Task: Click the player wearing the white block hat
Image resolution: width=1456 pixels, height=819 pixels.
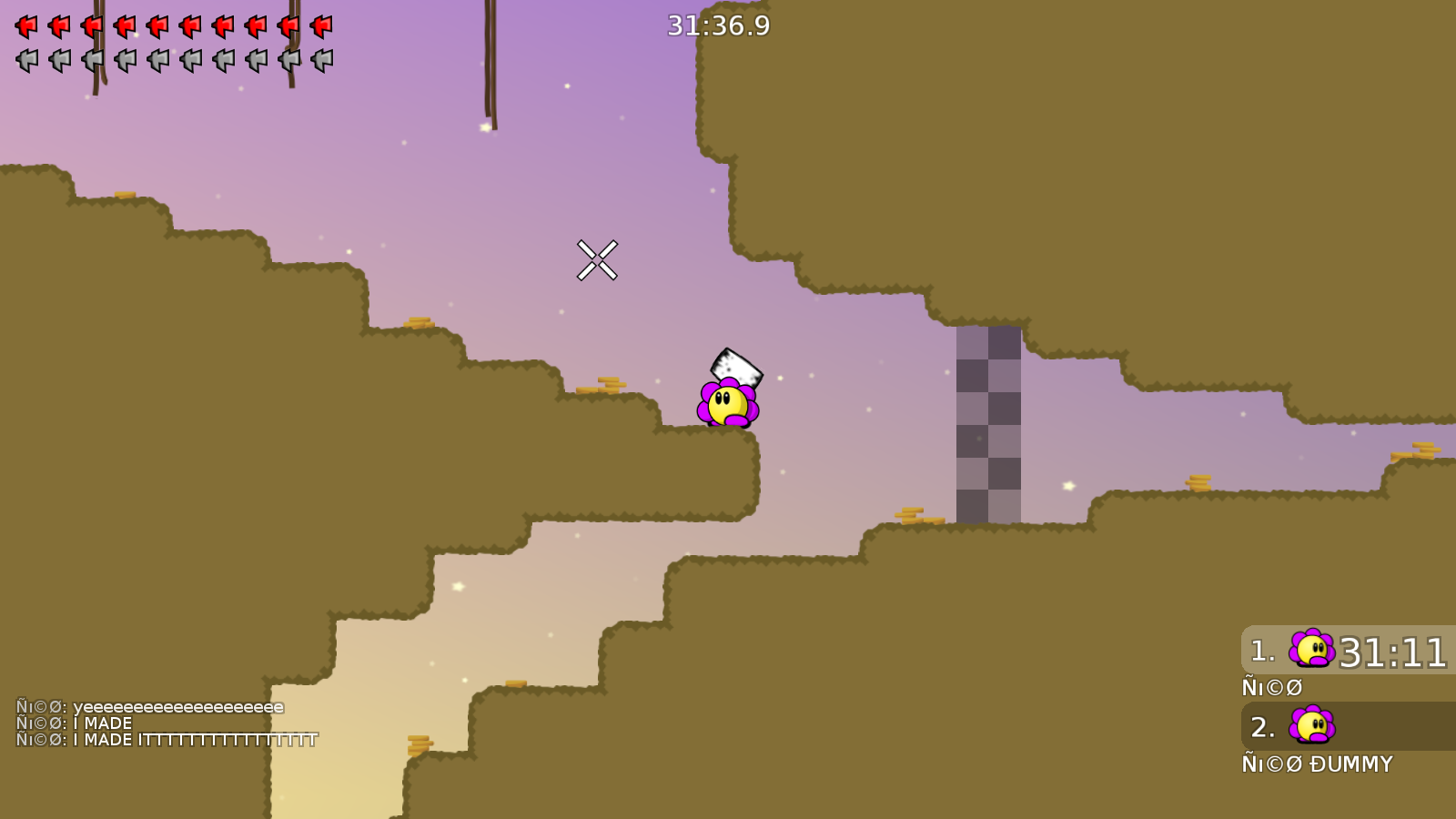Action: click(x=728, y=400)
